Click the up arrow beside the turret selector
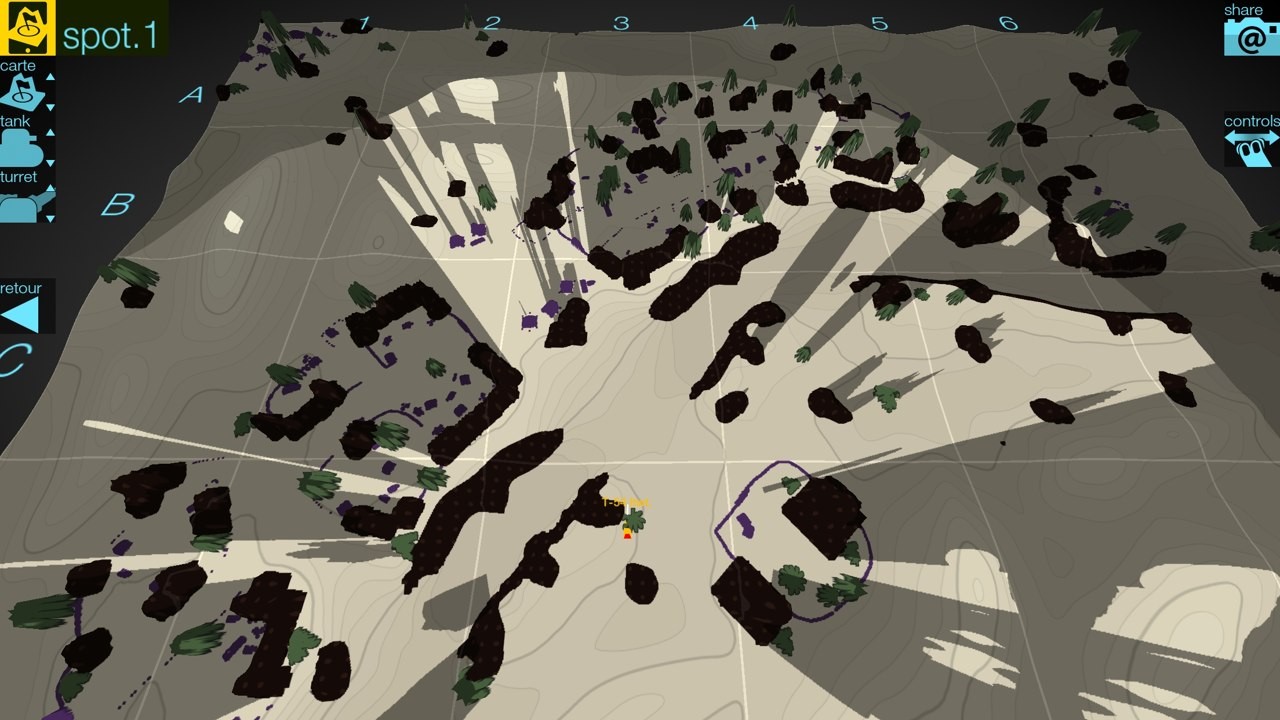This screenshot has width=1280, height=720. coord(50,186)
